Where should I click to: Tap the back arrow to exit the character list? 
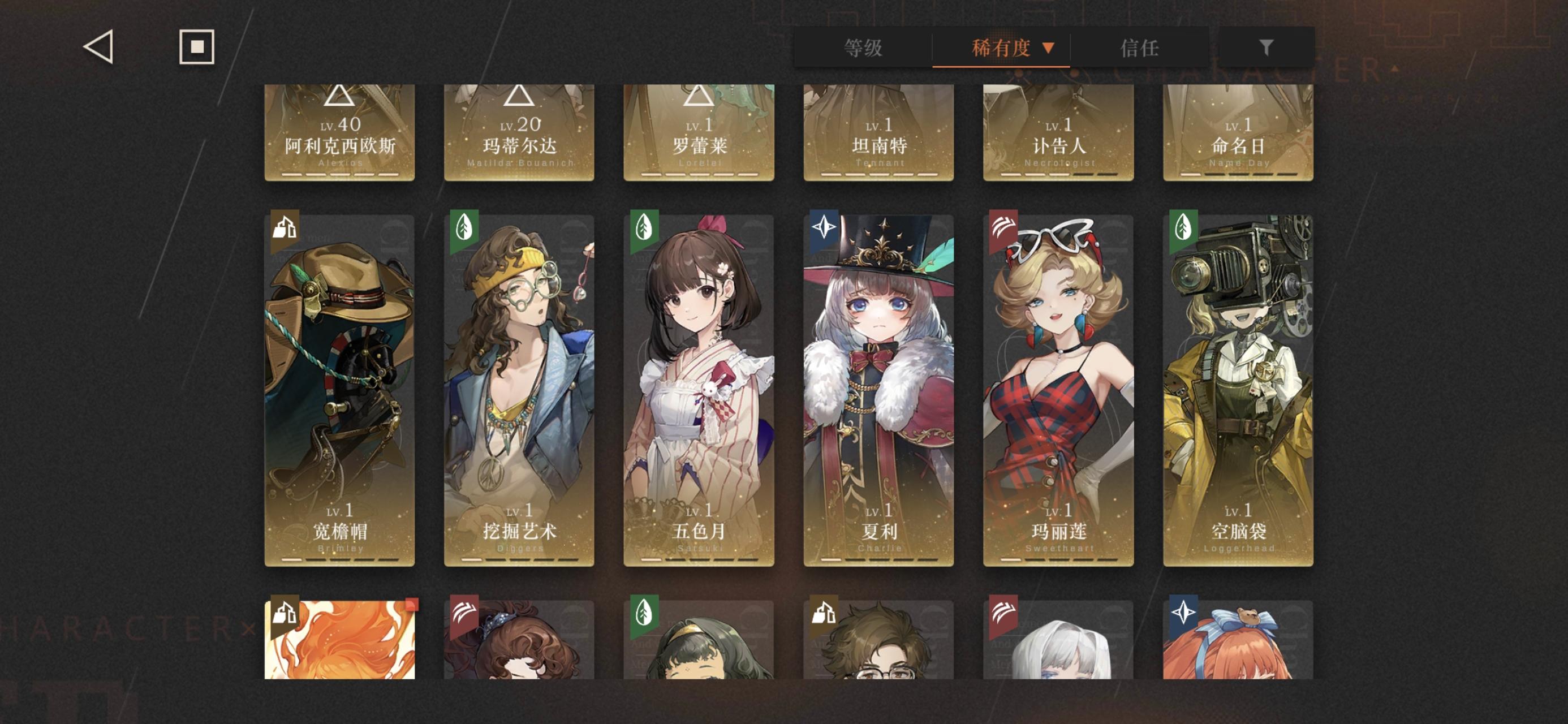(100, 47)
